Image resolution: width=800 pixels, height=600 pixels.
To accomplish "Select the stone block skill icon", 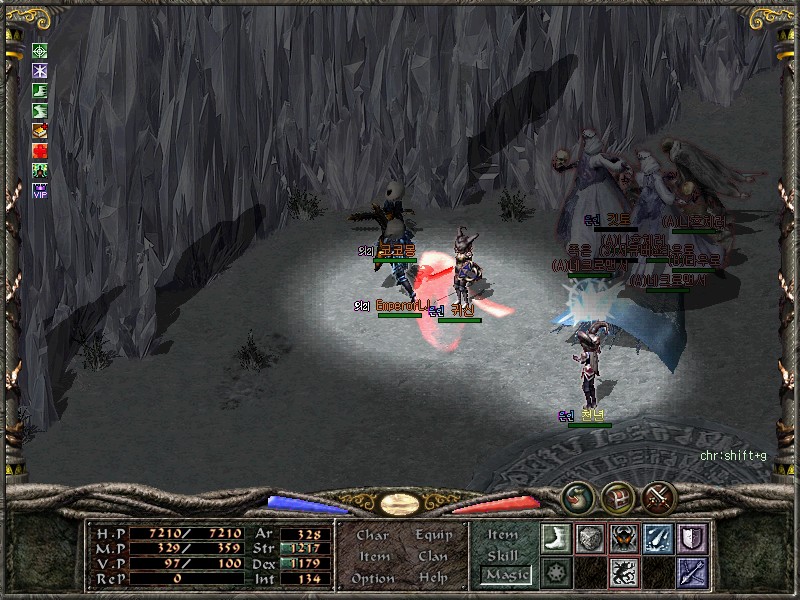I will [590, 538].
